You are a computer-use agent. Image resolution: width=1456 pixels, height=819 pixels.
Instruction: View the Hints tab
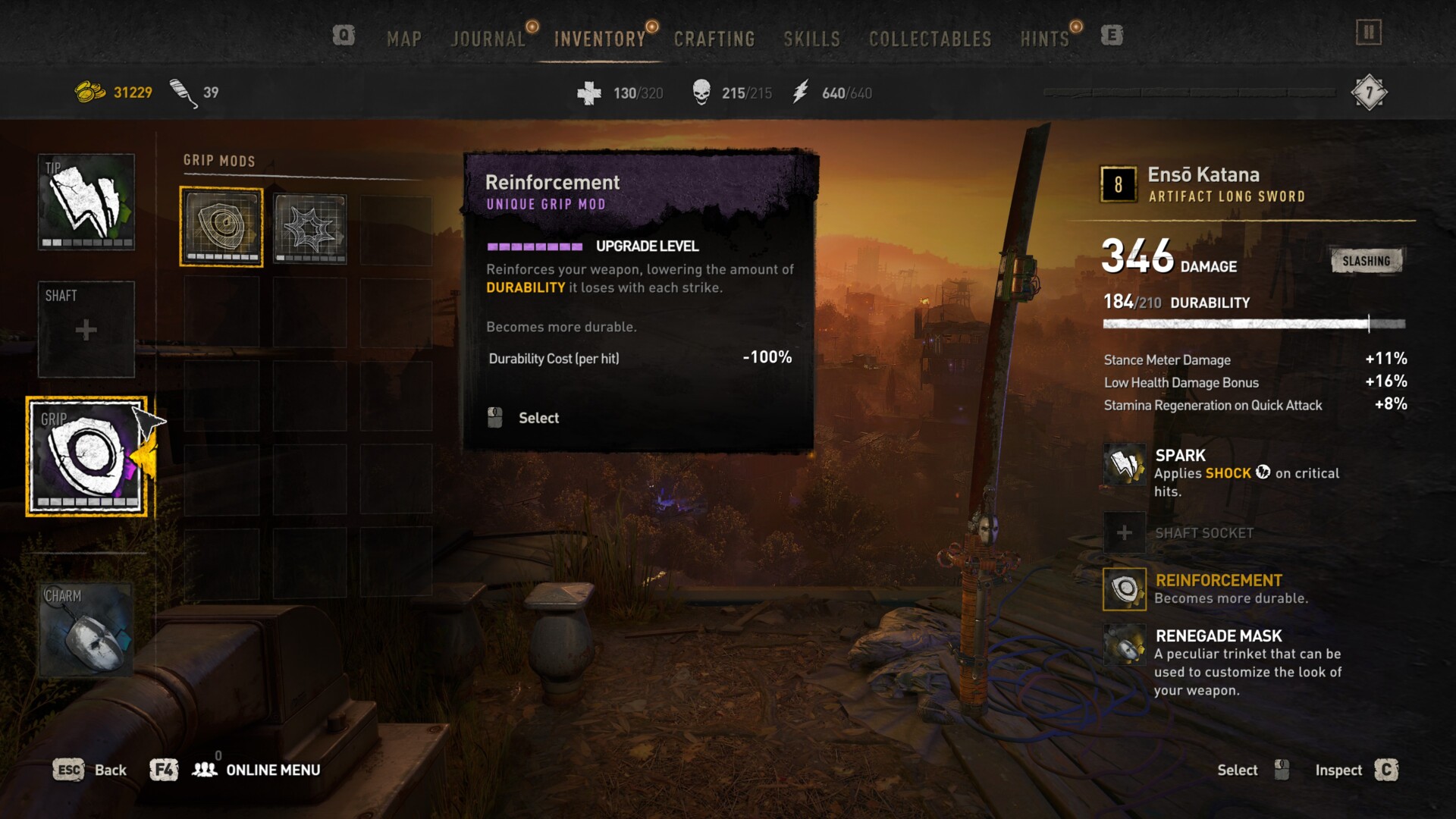[x=1044, y=39]
